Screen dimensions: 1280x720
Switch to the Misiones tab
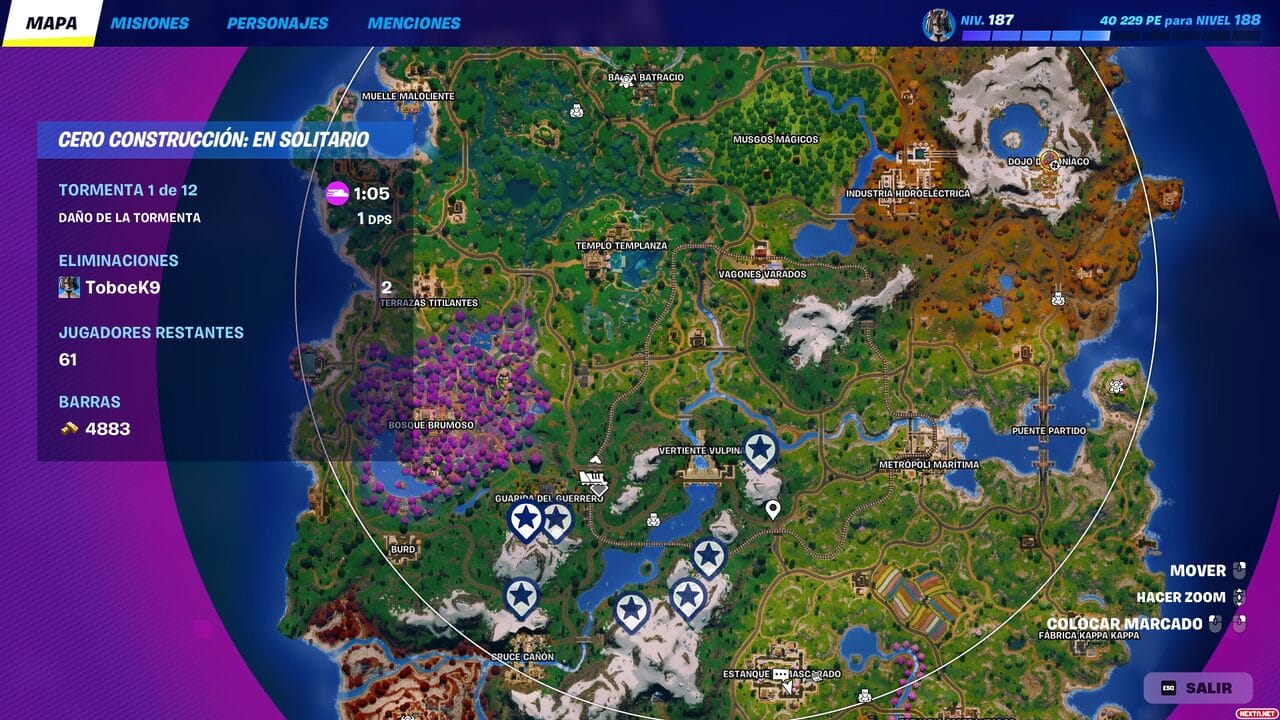(x=149, y=23)
